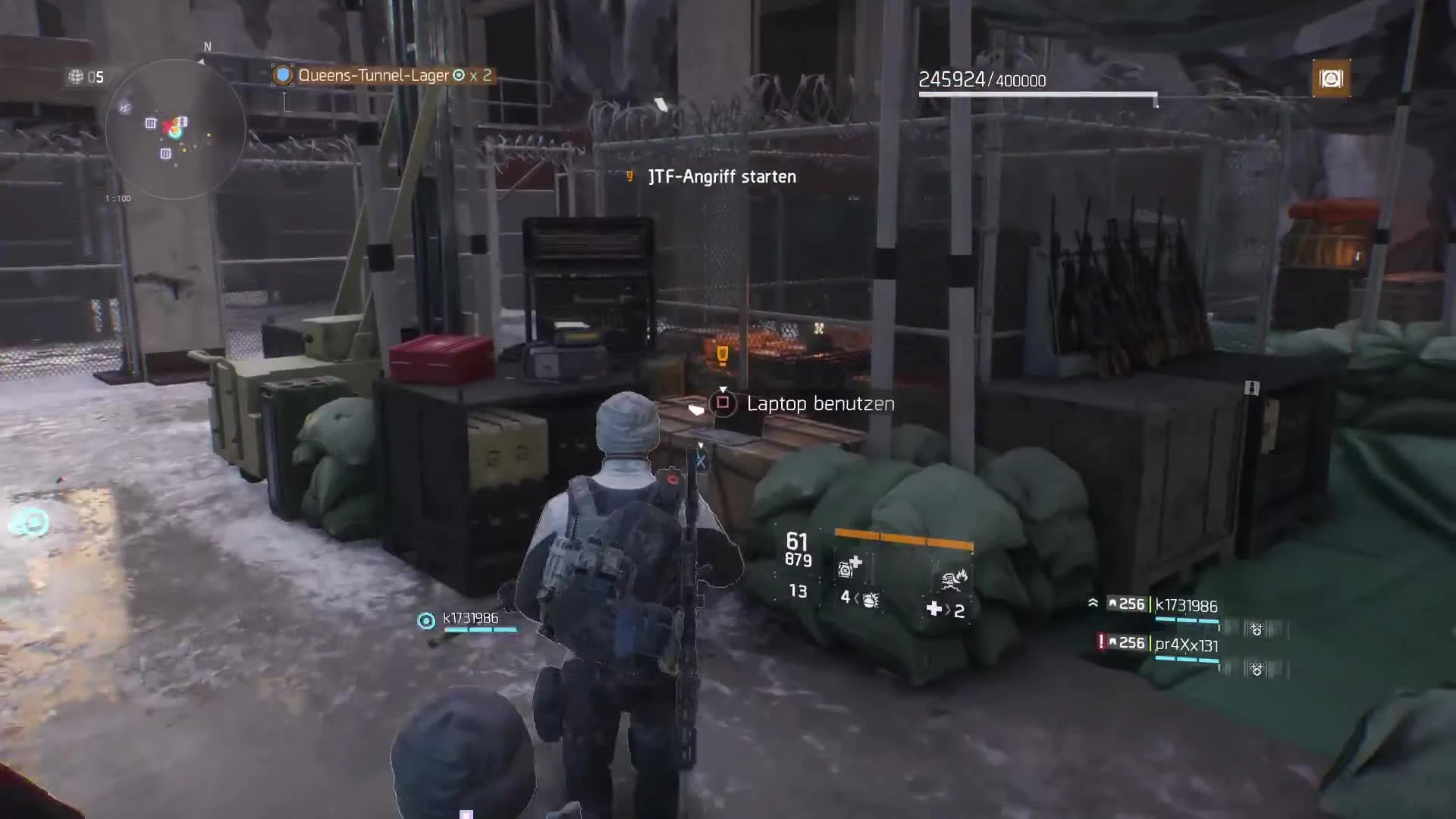Toggle the circle button prompt beside Laptop benutzen
The height and width of the screenshot is (819, 1456).
(x=723, y=404)
